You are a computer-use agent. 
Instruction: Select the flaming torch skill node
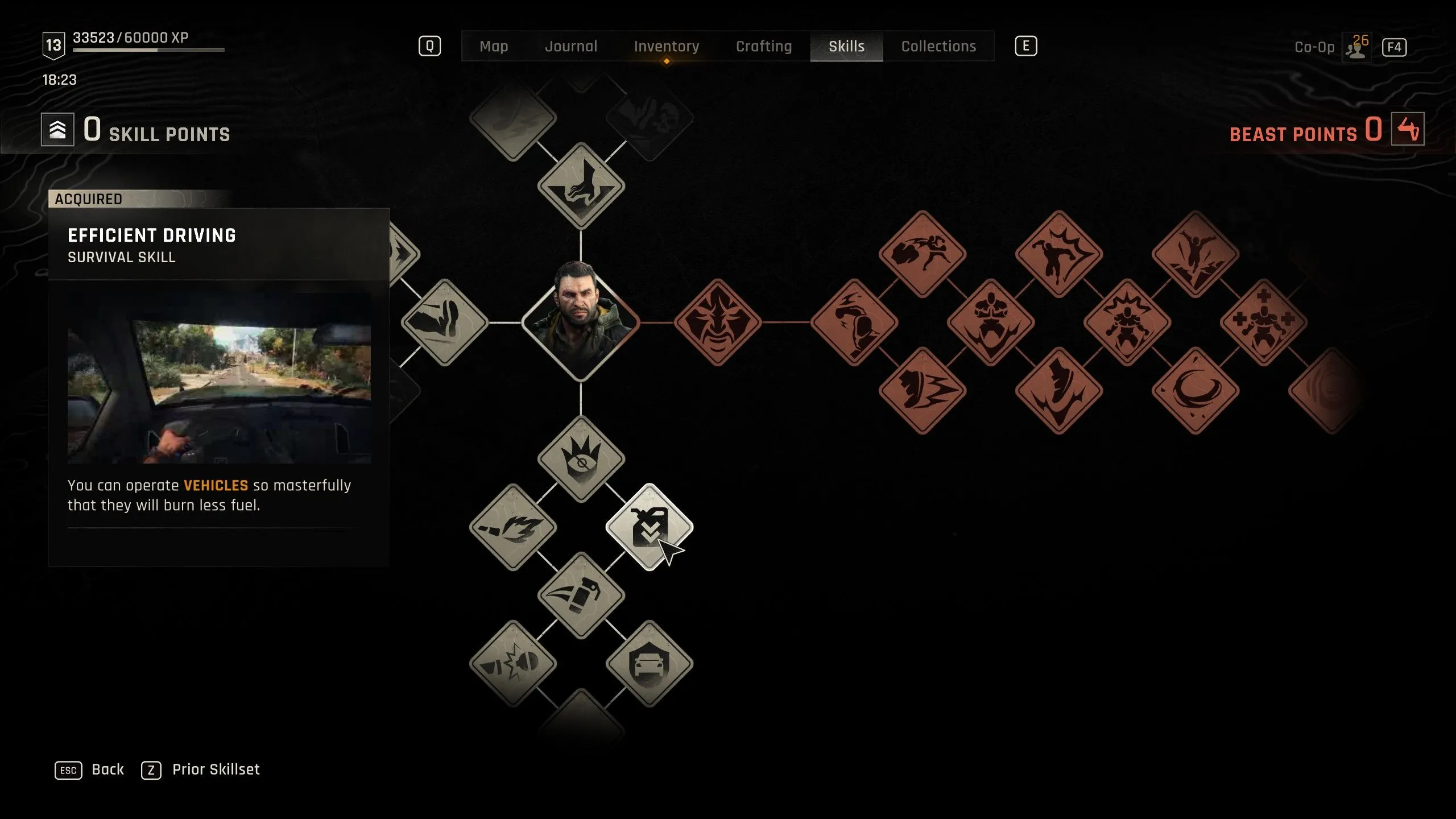513,527
